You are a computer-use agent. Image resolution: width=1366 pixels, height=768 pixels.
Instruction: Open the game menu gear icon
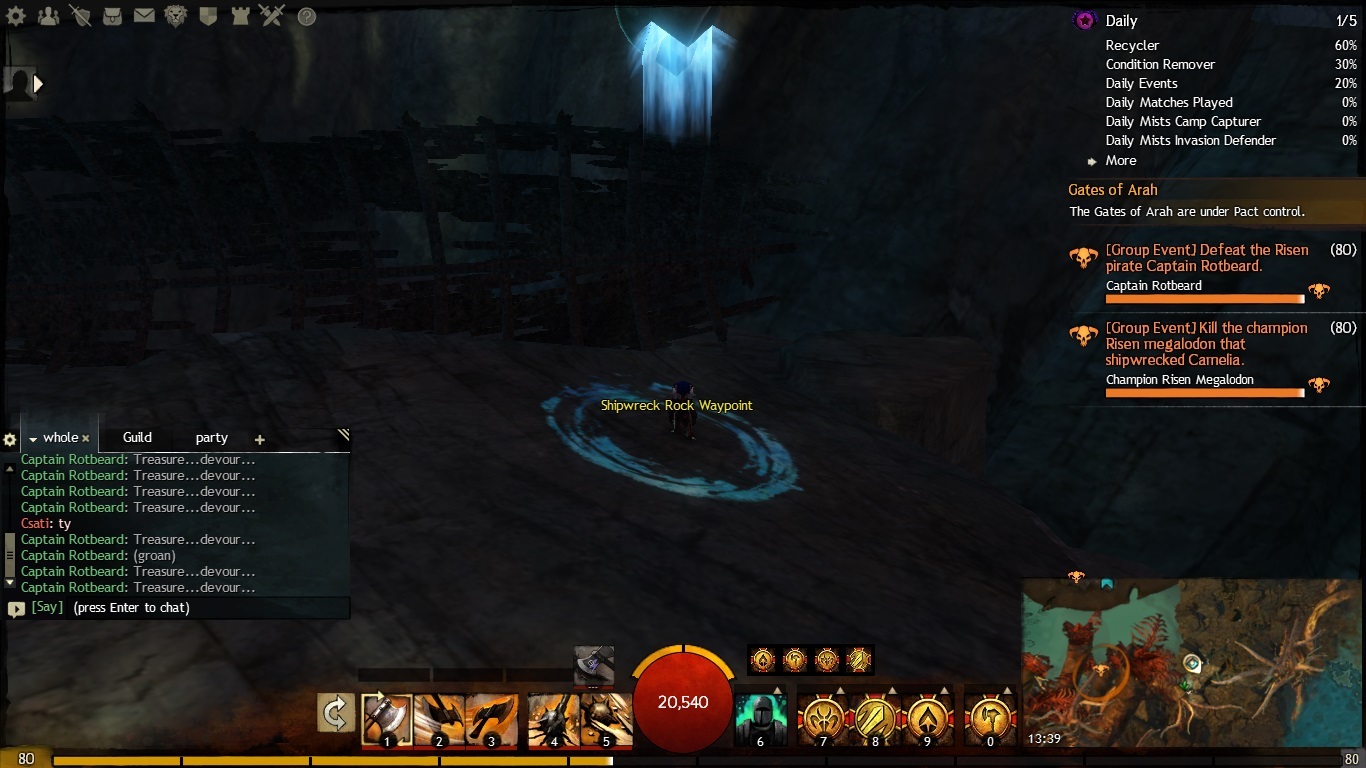pyautogui.click(x=17, y=17)
